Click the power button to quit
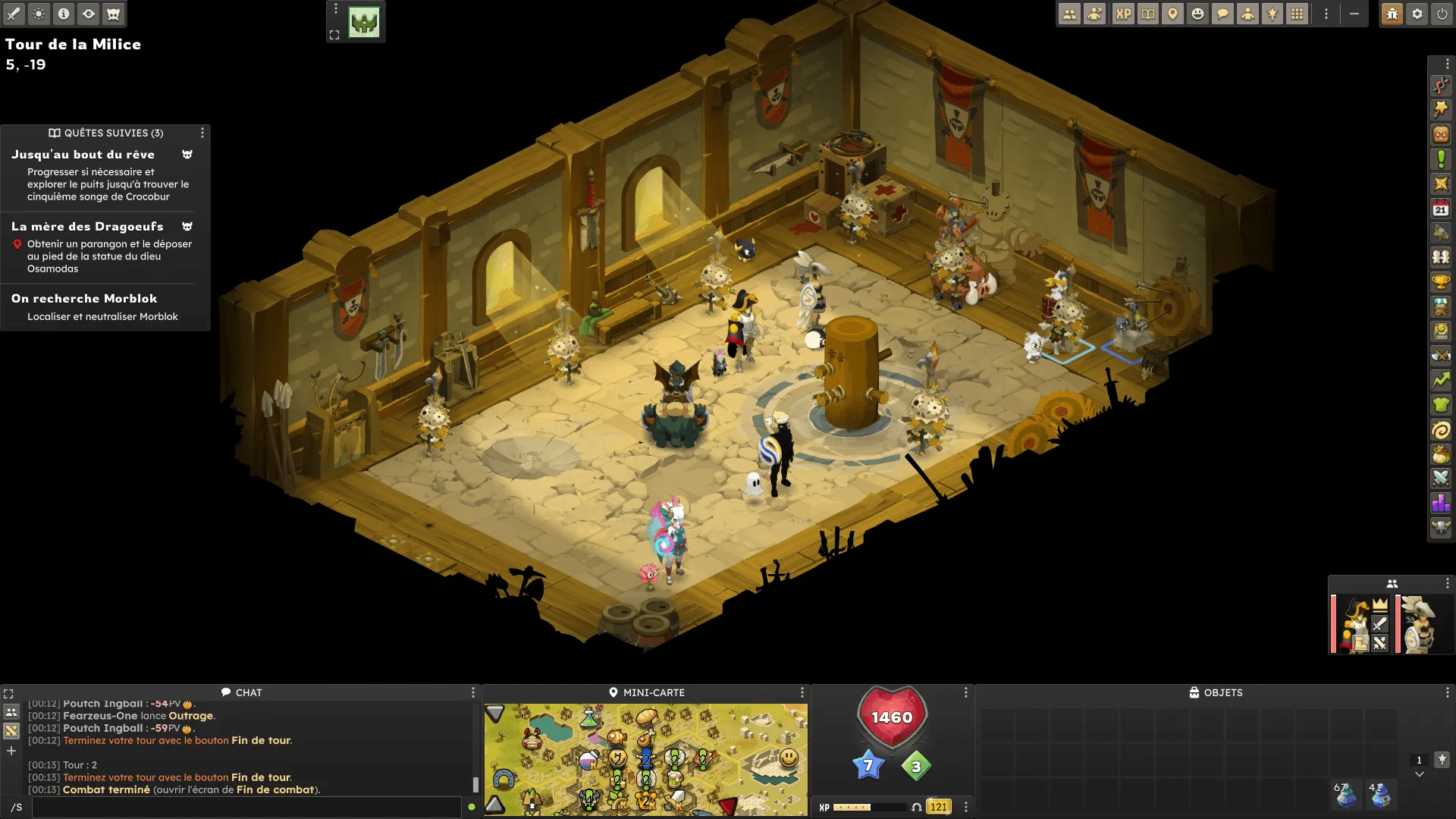The height and width of the screenshot is (819, 1456). click(1442, 14)
